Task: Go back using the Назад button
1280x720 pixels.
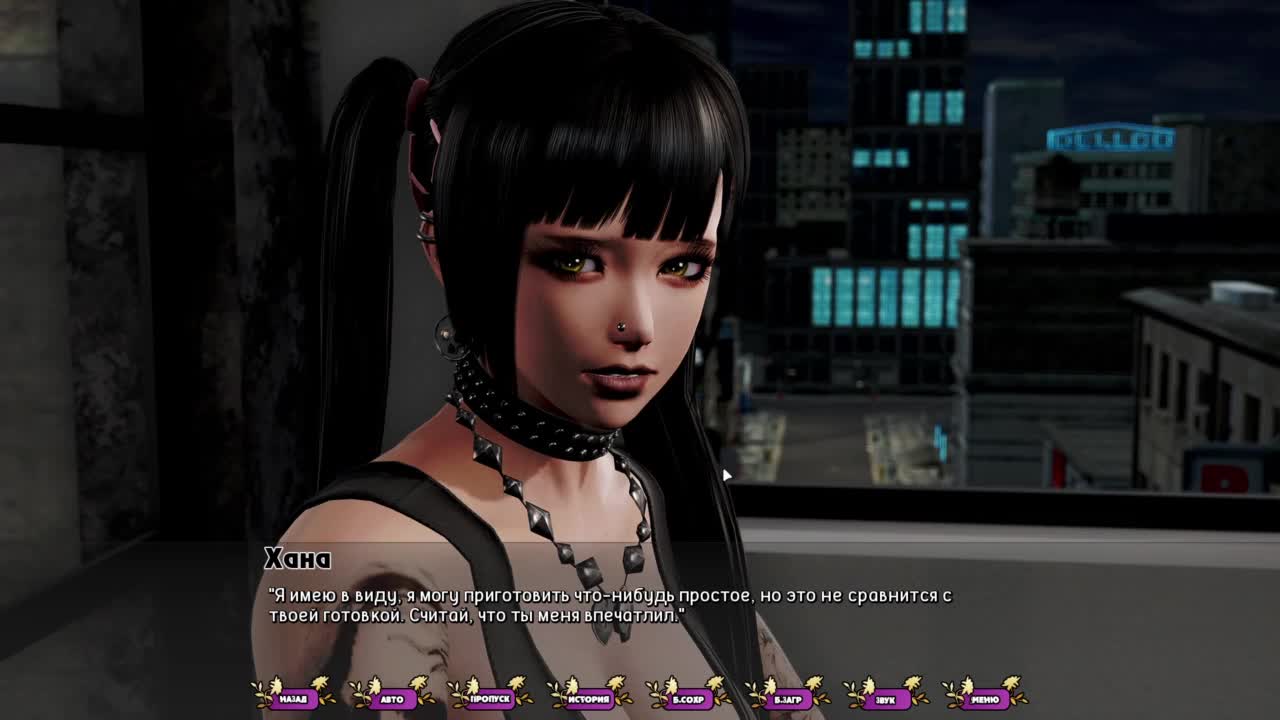Action: [293, 699]
